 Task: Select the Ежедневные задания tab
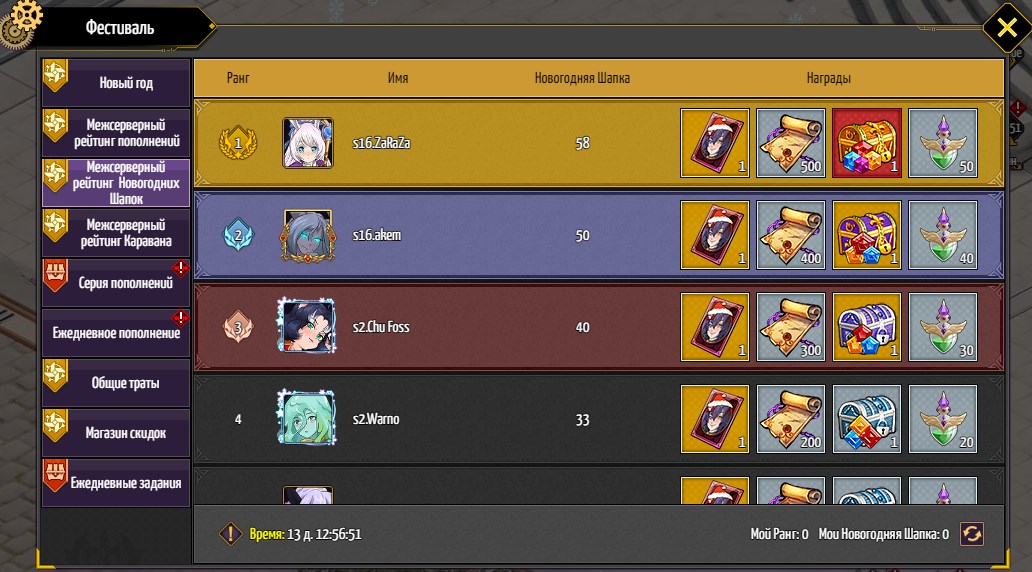tap(116, 483)
